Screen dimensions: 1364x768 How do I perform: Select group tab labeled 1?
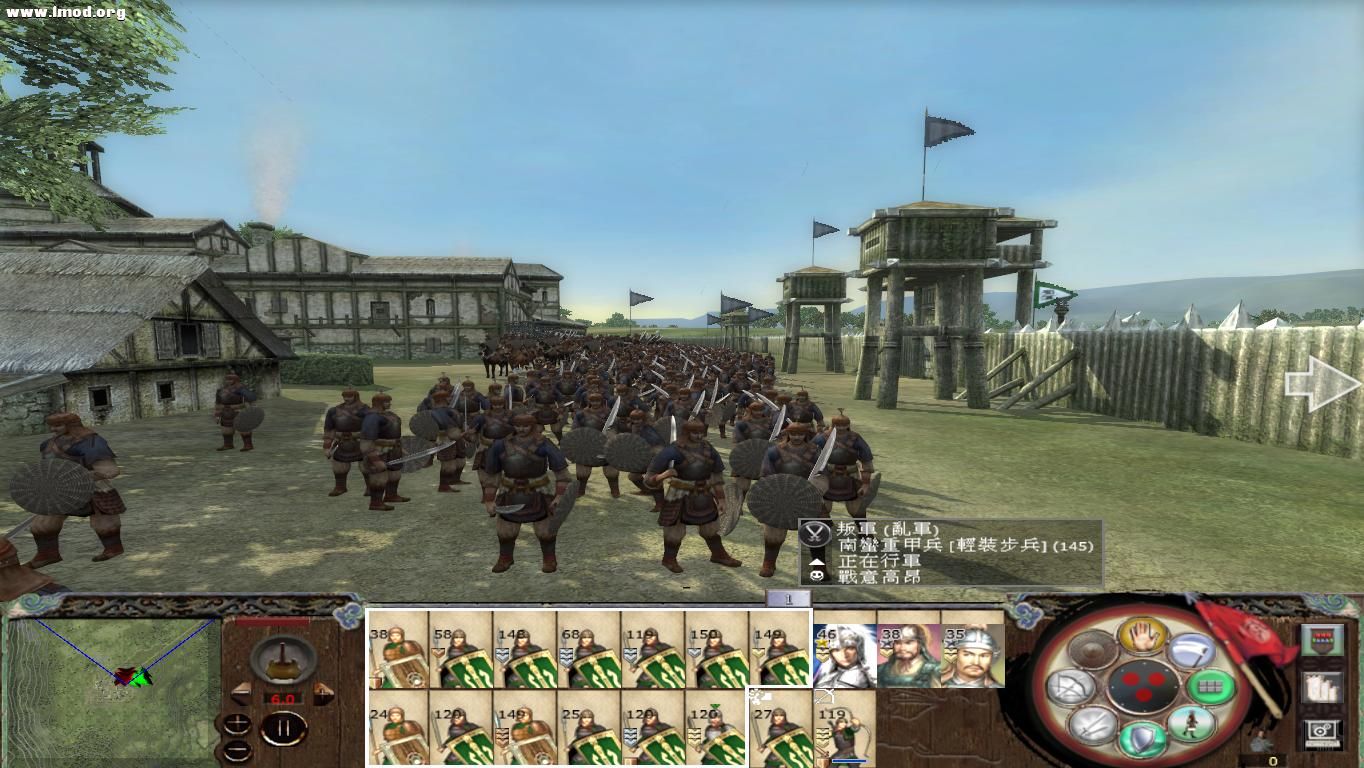coord(789,598)
